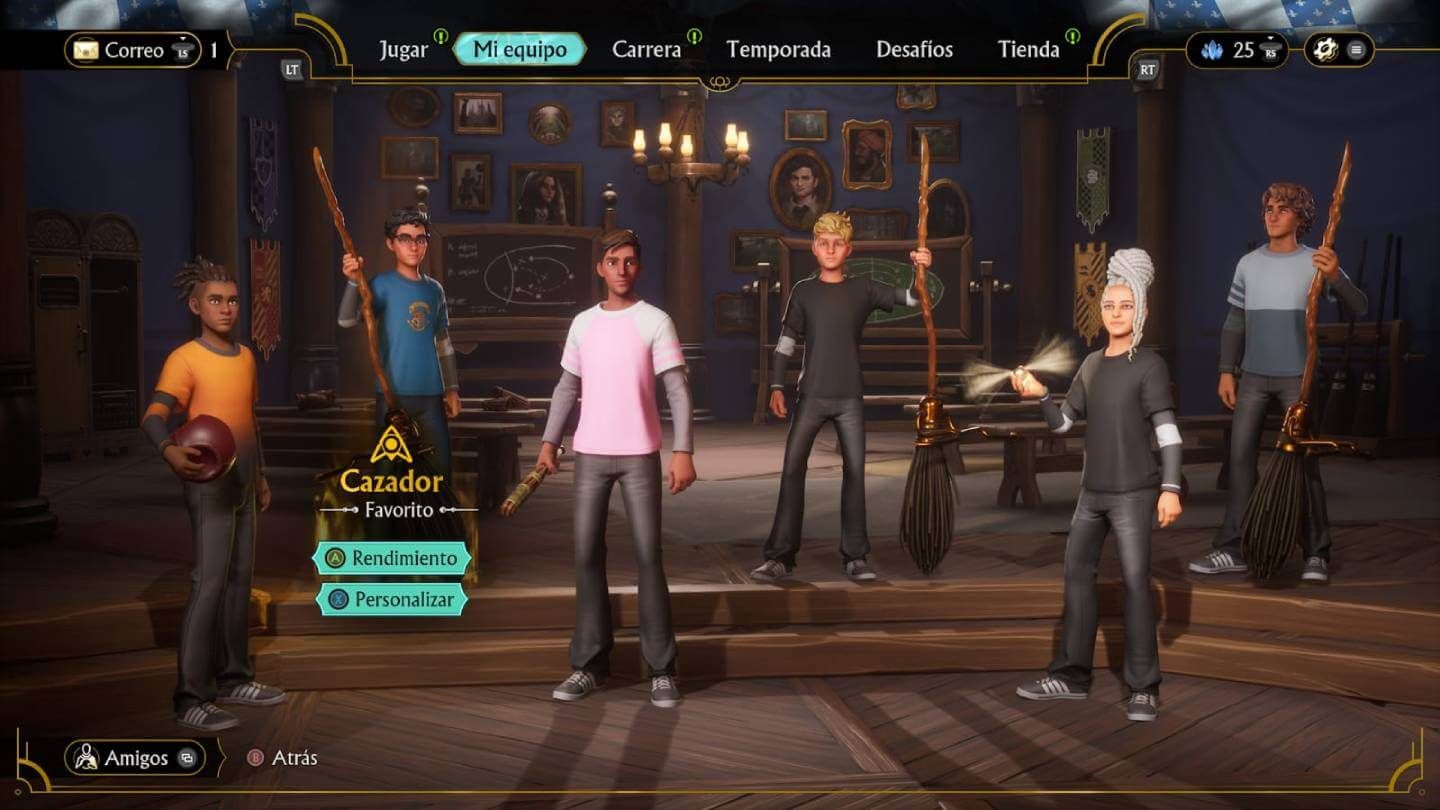Click the blue gems currency icon
The width and height of the screenshot is (1440, 810).
tap(1214, 48)
